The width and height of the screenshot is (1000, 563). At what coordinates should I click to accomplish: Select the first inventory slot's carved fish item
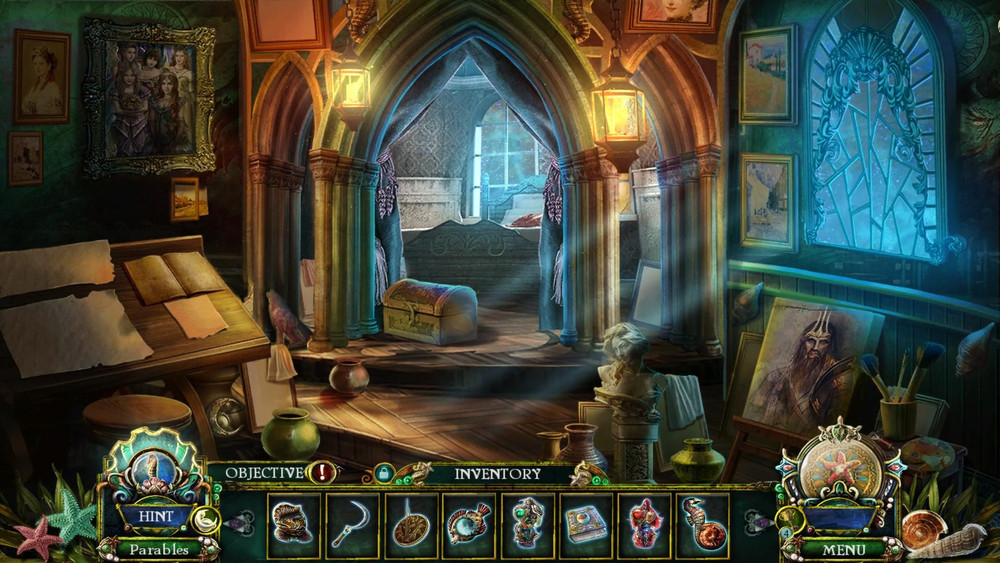[293, 525]
